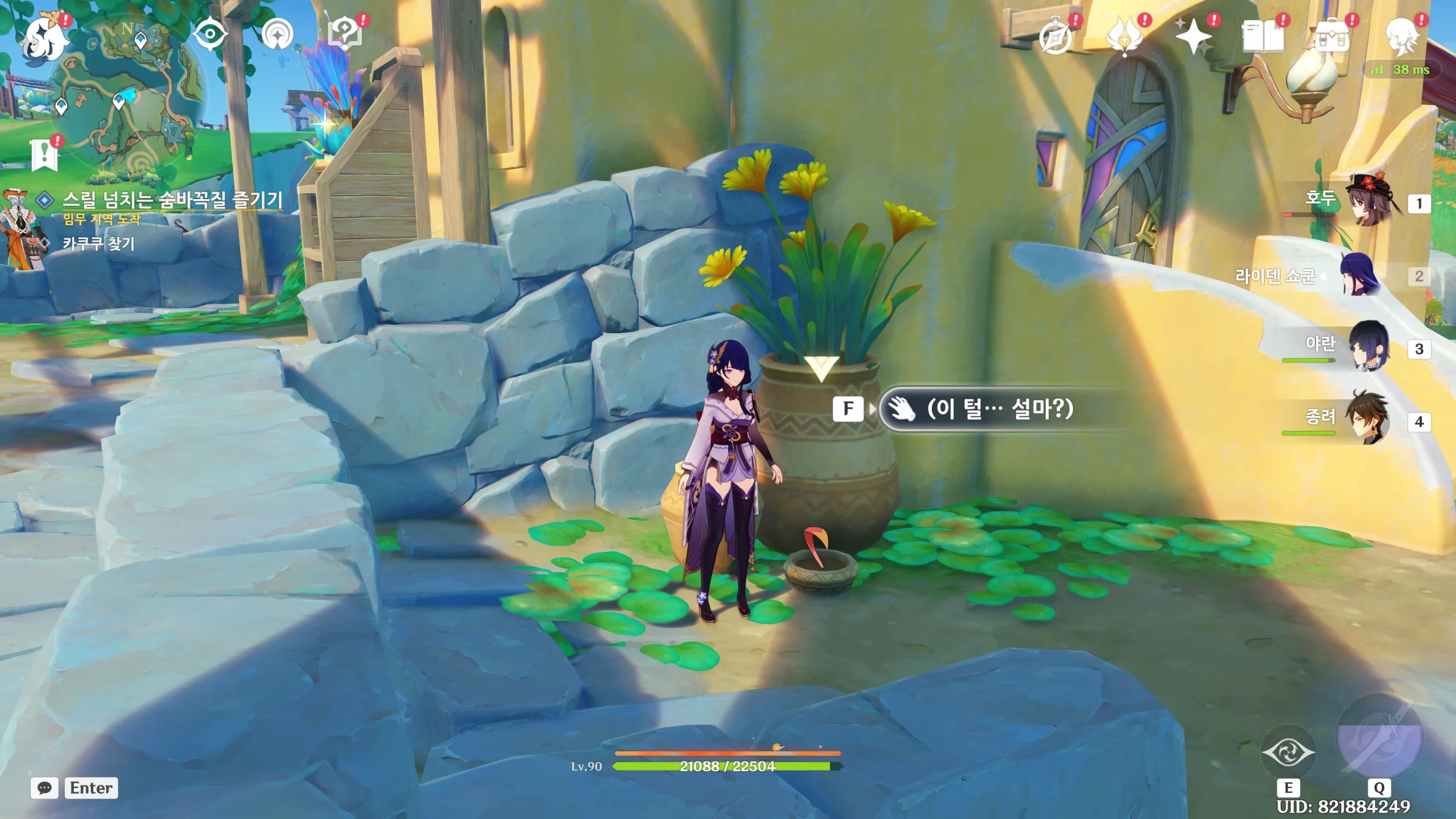Open the winged battle pass icon
The image size is (1456, 819).
coord(1124,36)
